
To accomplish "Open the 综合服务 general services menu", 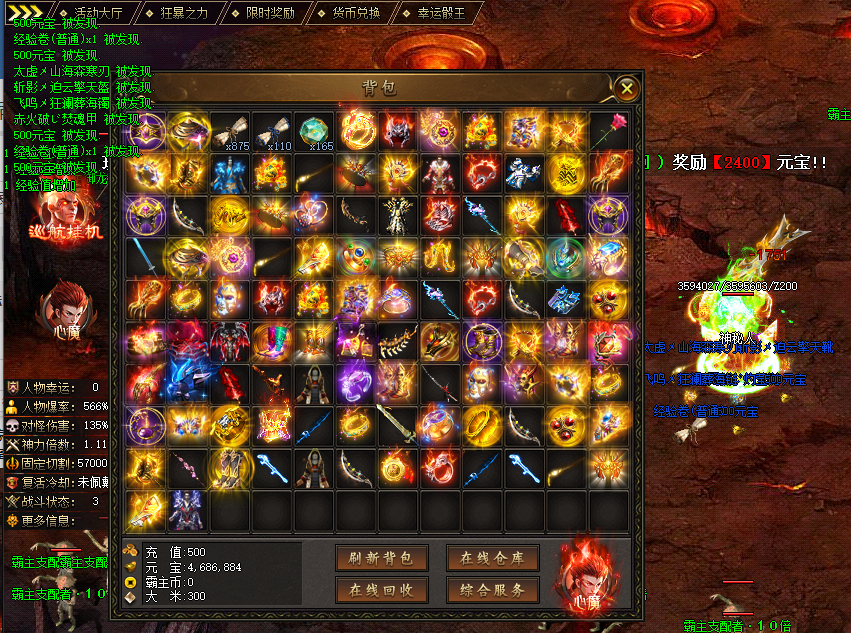I will (493, 590).
